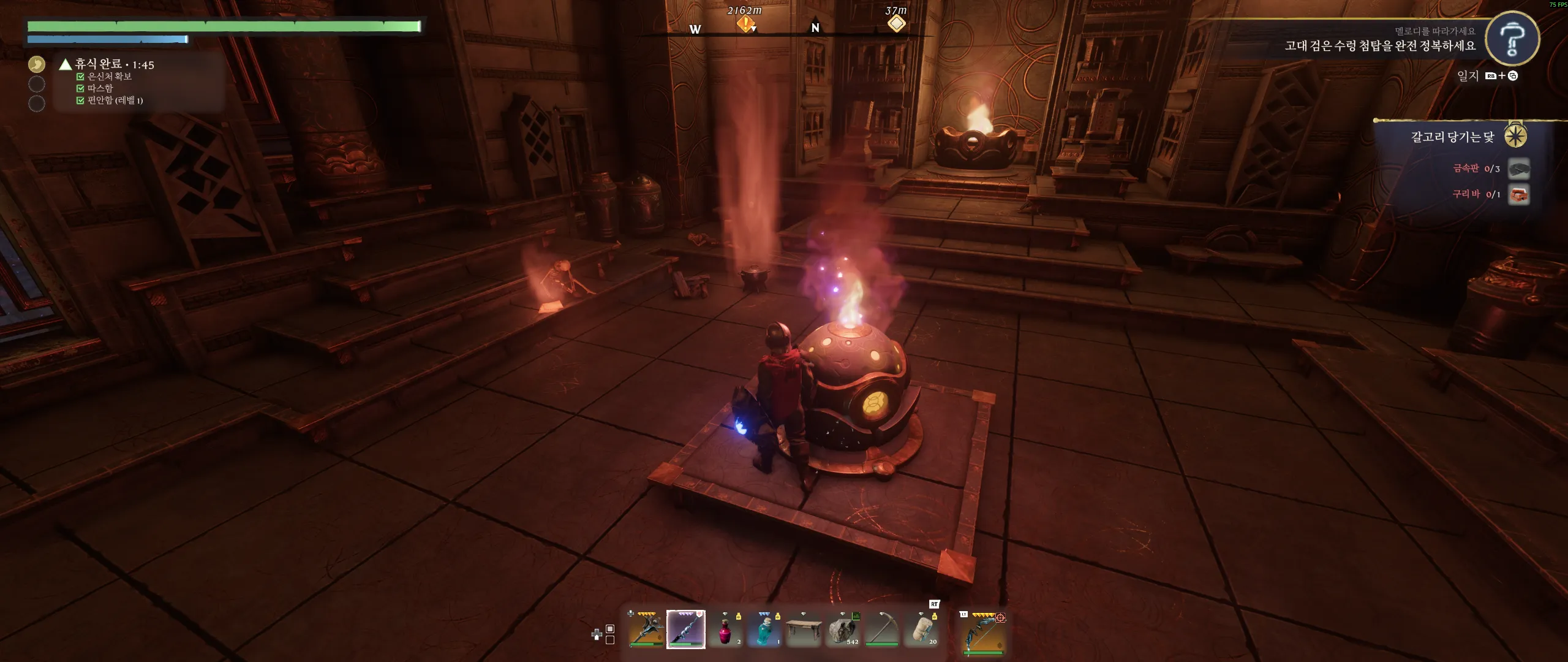
Task: Select the blue bow ranged weapon slot
Action: 984,633
